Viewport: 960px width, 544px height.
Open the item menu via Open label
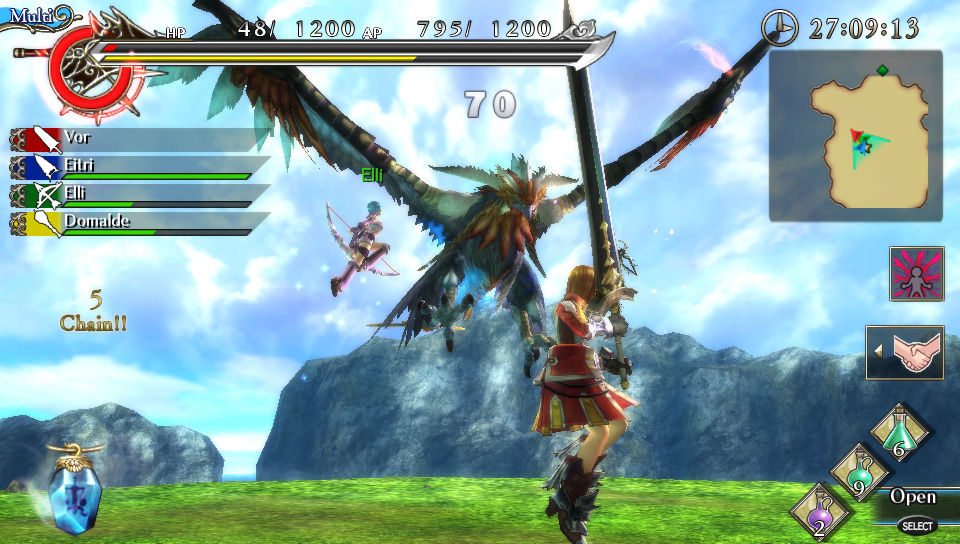tap(912, 497)
